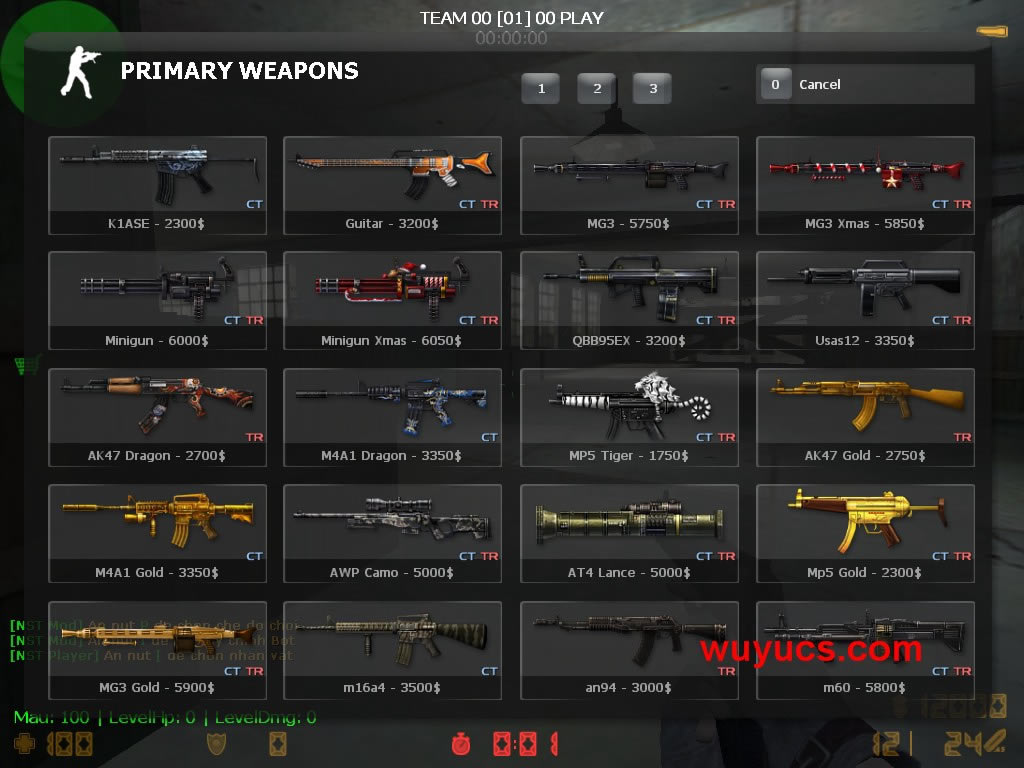
Task: Go to weapons page 1
Action: (x=541, y=88)
